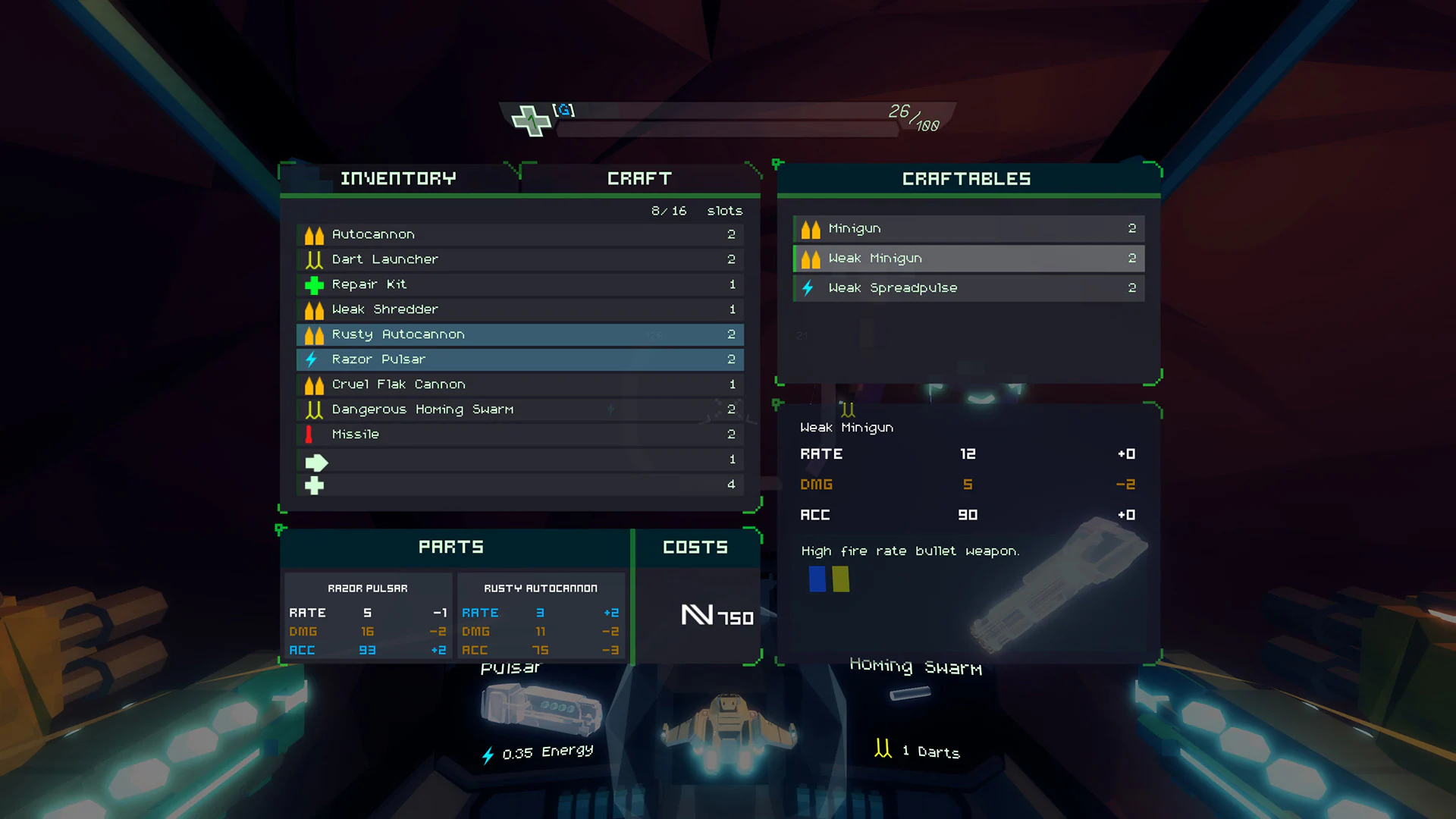Click the lightning icon beside Weak Spreadpulse
Viewport: 1456px width, 819px height.
click(x=808, y=288)
